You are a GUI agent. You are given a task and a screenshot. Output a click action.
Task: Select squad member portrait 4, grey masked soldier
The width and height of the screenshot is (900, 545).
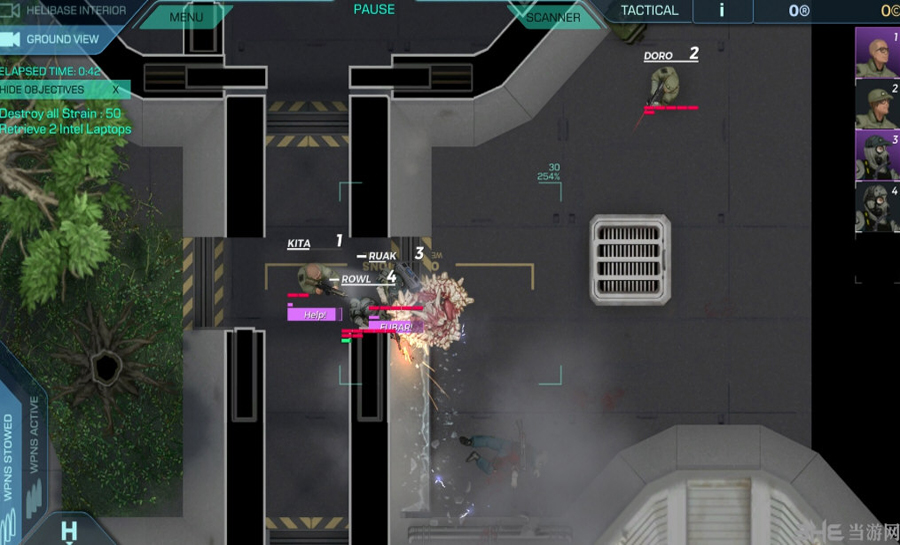click(877, 208)
